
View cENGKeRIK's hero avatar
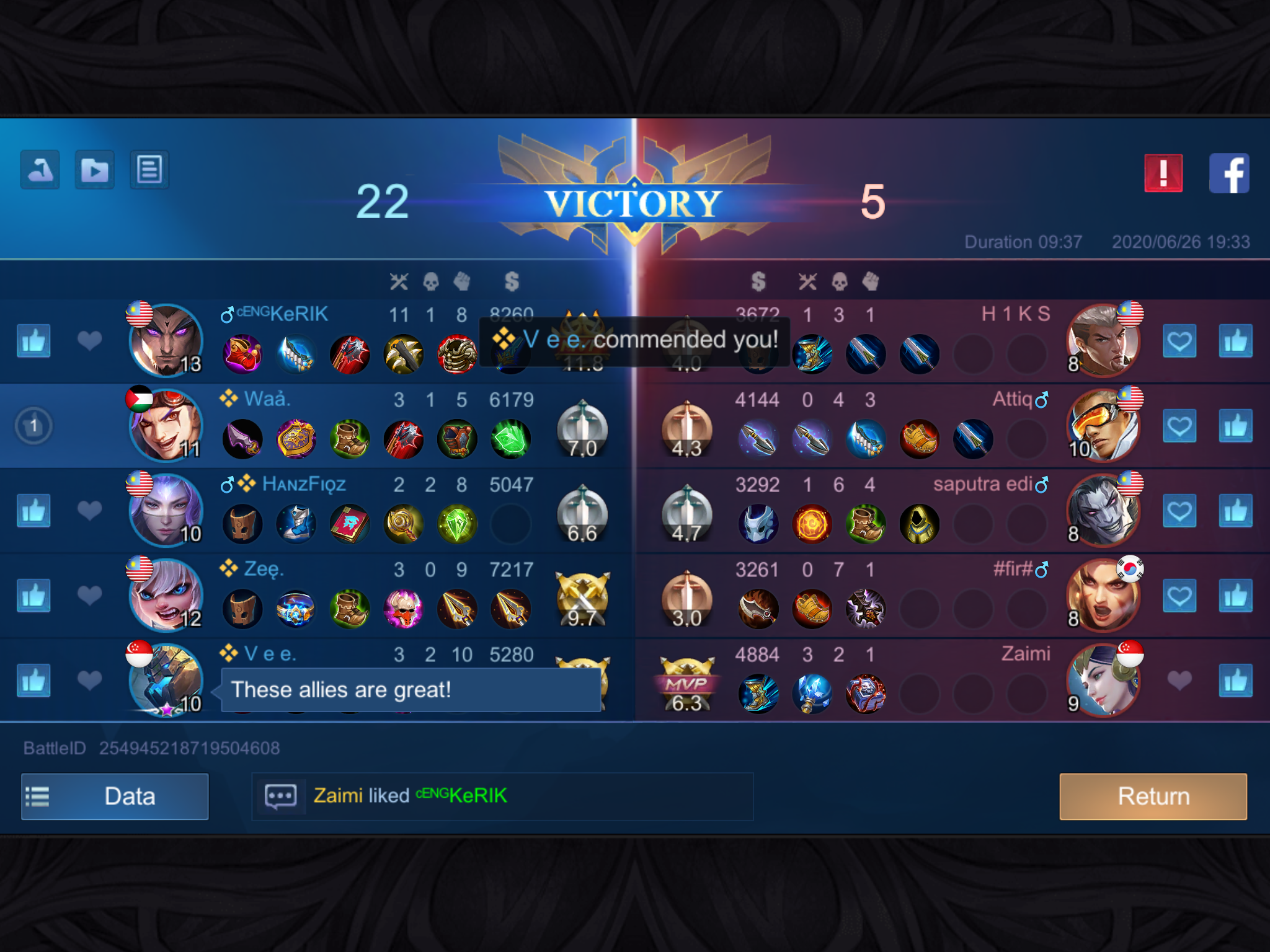click(166, 340)
